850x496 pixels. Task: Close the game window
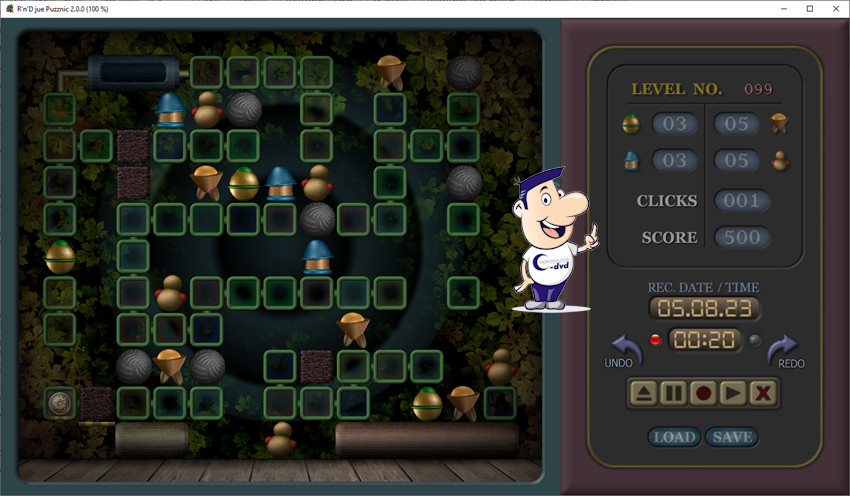click(835, 9)
